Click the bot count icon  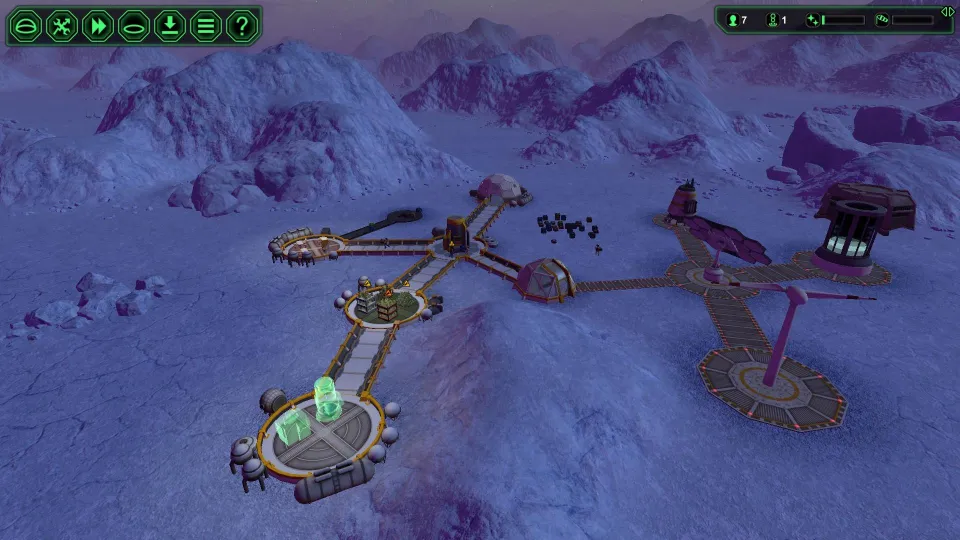tap(771, 20)
